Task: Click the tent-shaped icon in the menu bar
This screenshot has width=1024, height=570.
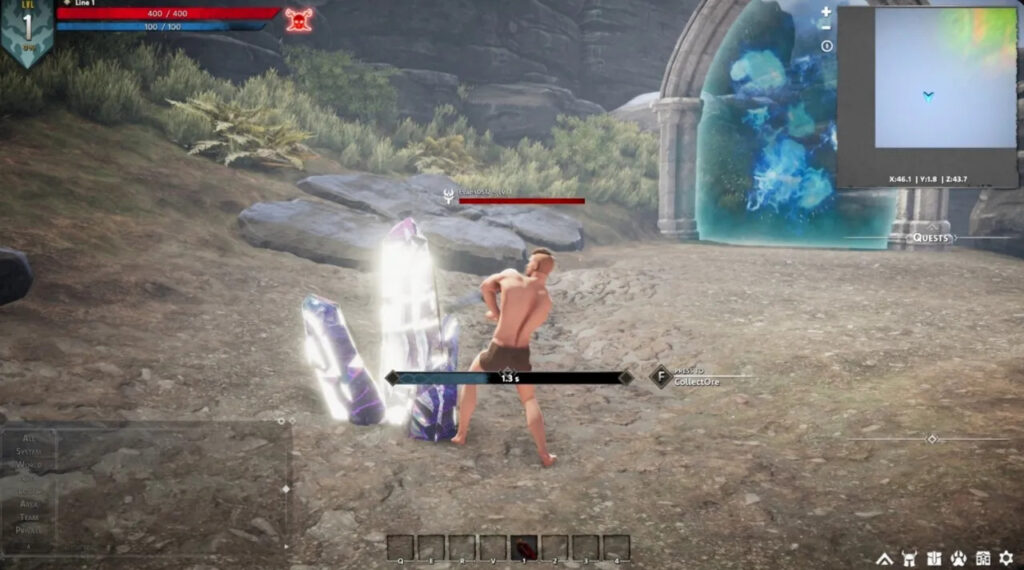Action: [884, 557]
